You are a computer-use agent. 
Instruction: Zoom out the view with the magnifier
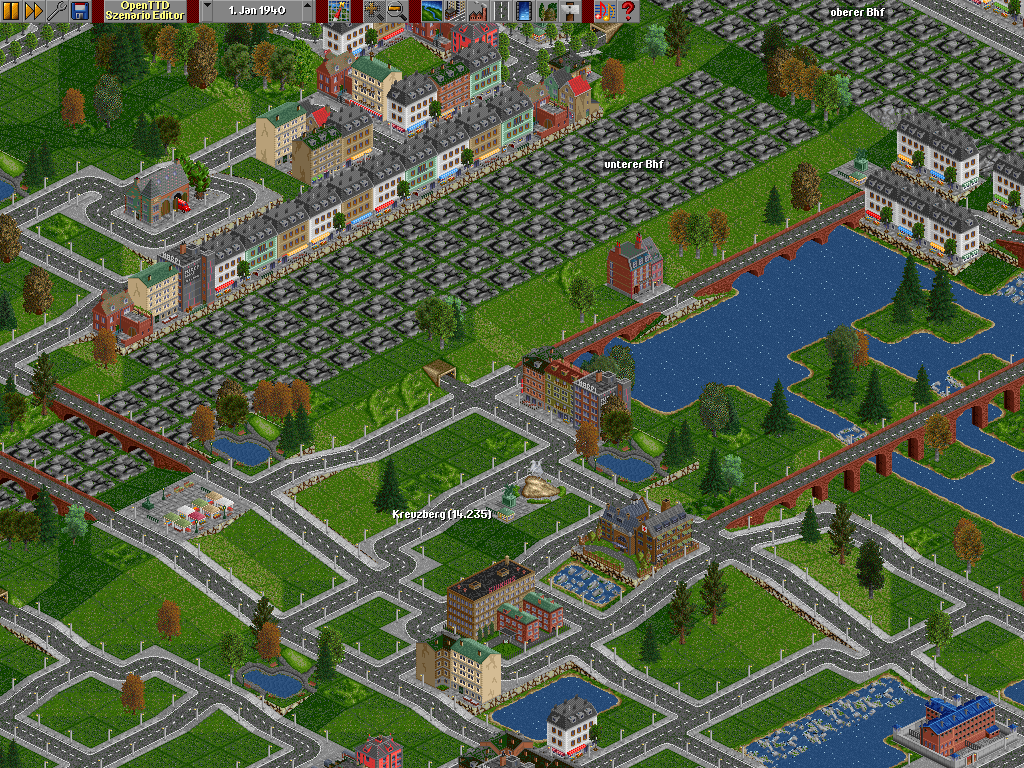pos(396,11)
